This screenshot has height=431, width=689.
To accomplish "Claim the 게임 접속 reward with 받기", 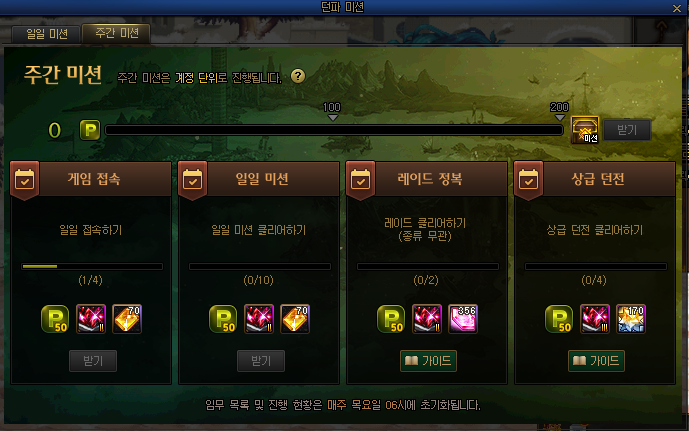I will pyautogui.click(x=92, y=360).
